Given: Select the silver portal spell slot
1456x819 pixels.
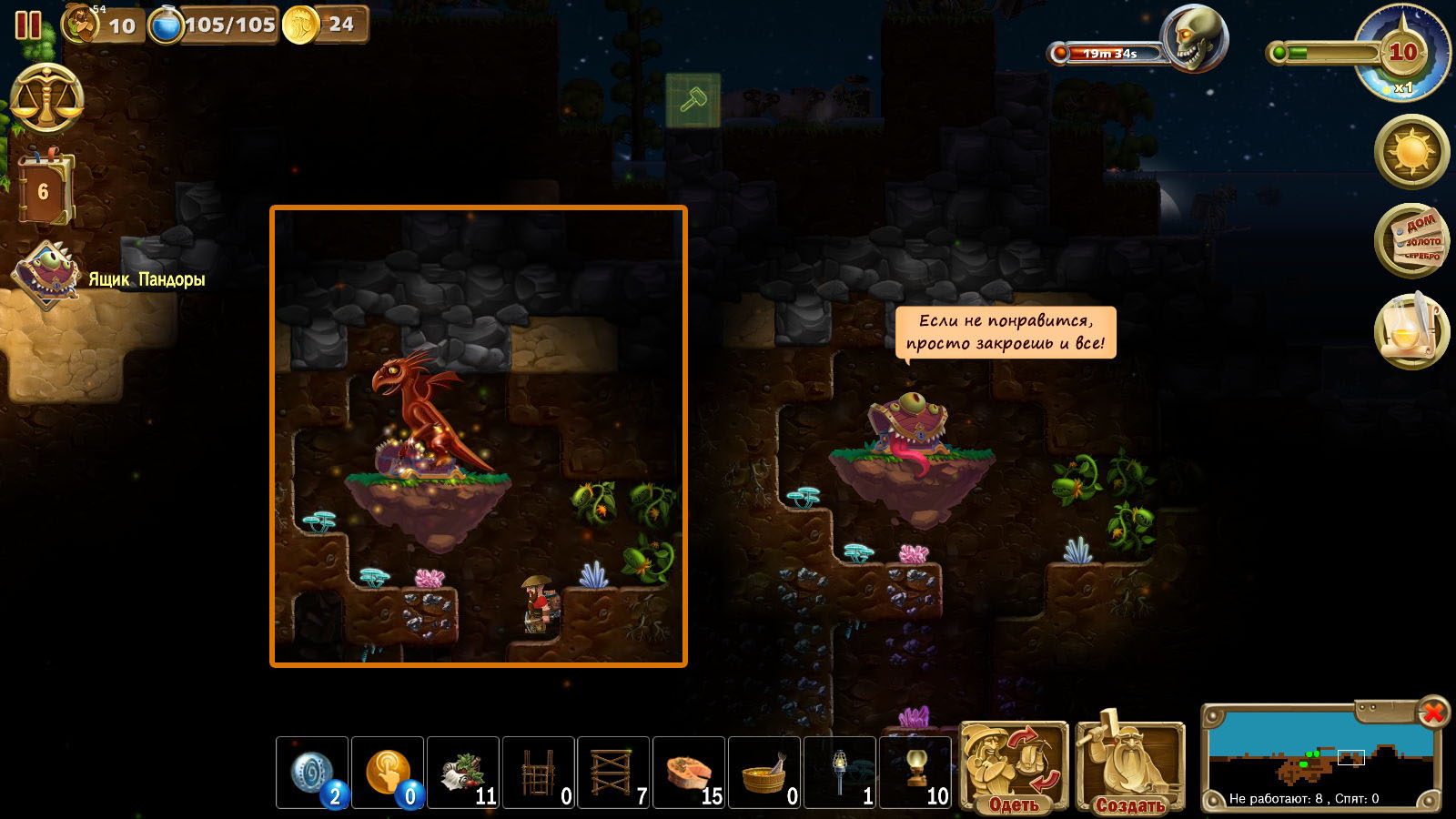Looking at the screenshot, I should [312, 773].
